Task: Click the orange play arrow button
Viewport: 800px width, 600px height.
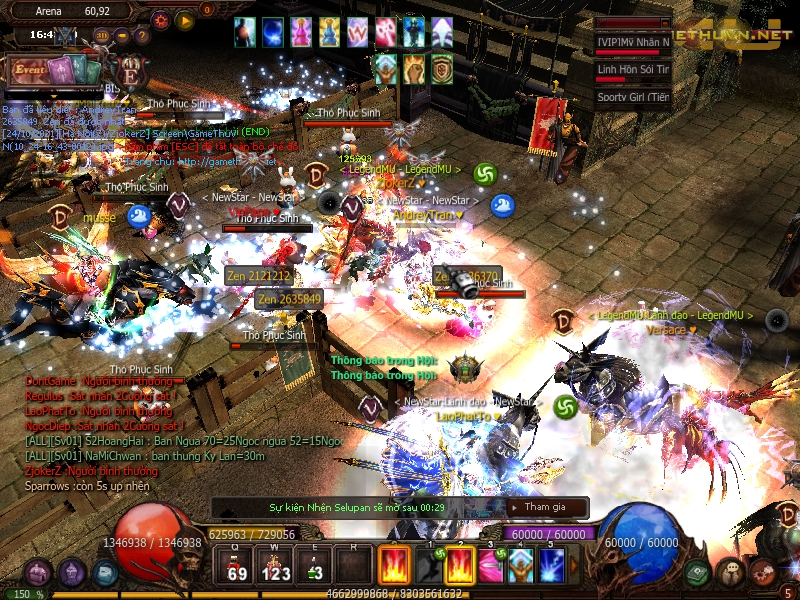Action: pos(185,19)
